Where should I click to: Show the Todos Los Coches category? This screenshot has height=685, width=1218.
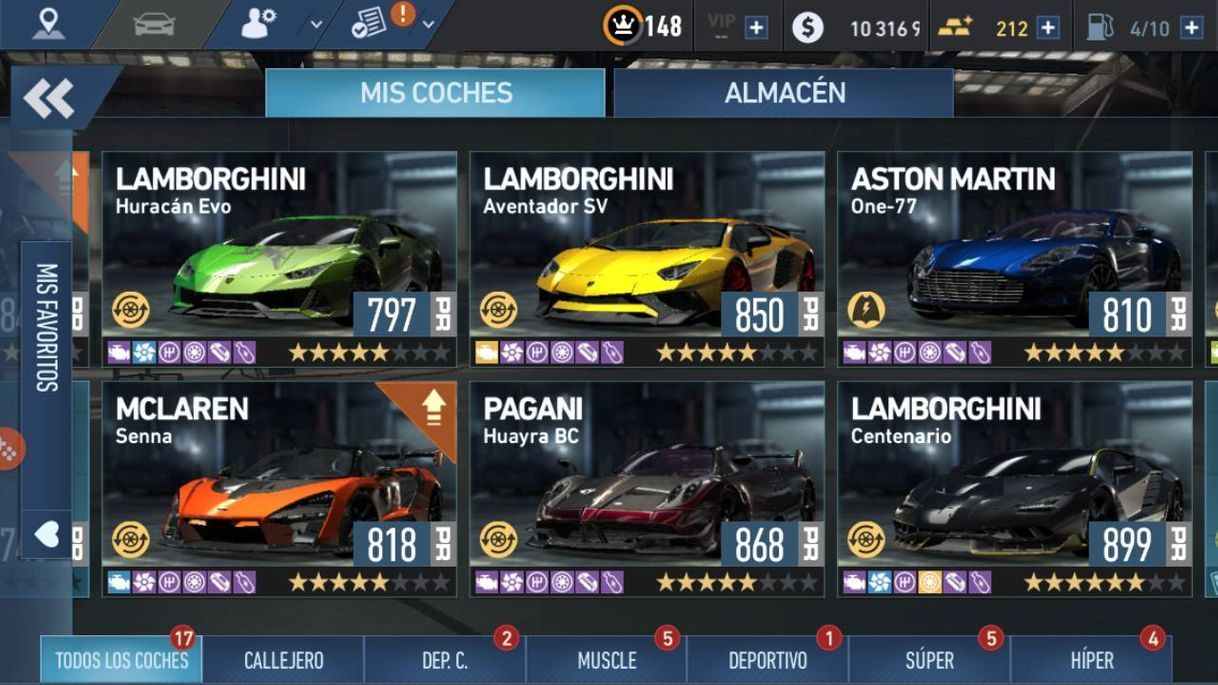click(x=121, y=660)
